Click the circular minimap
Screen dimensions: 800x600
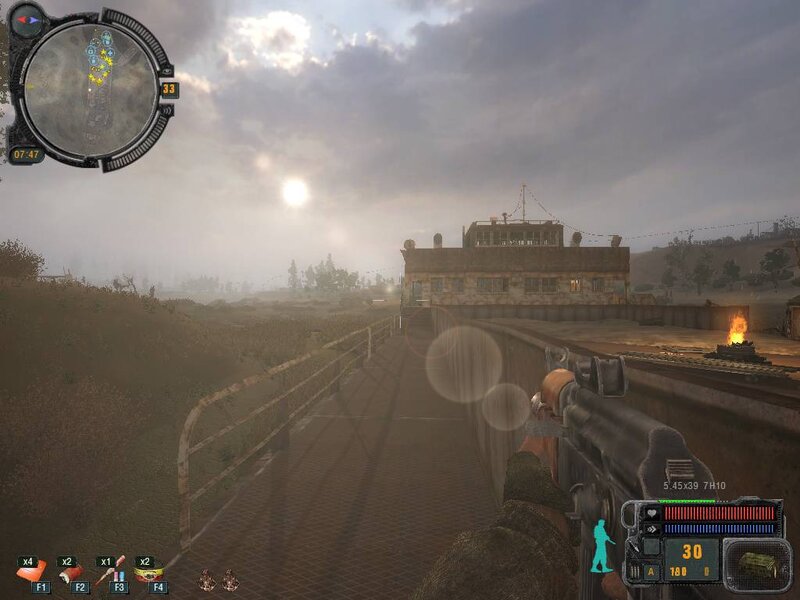(89, 87)
